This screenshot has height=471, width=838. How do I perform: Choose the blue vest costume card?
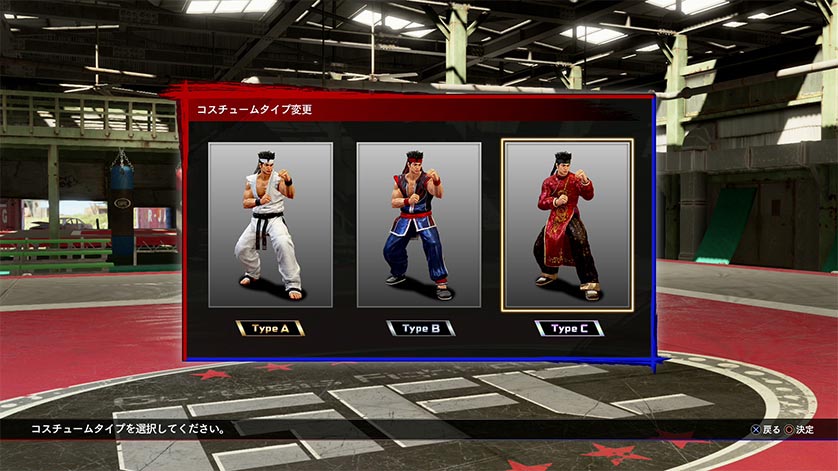[418, 225]
